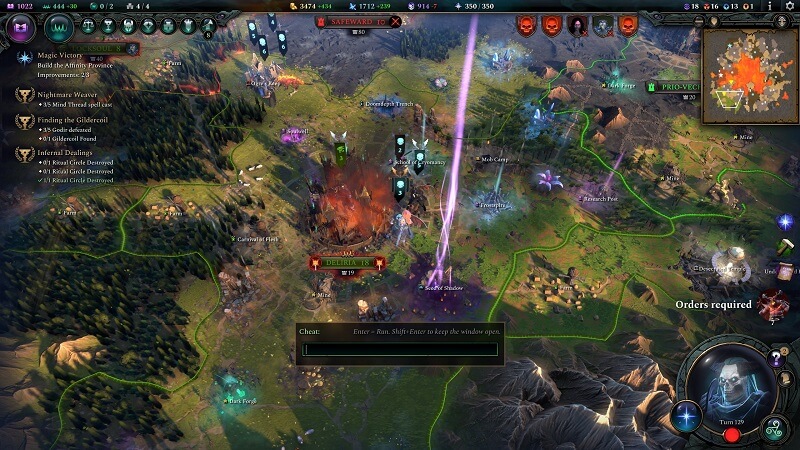Select the Safeward city banner
800x450 pixels.
355,20
